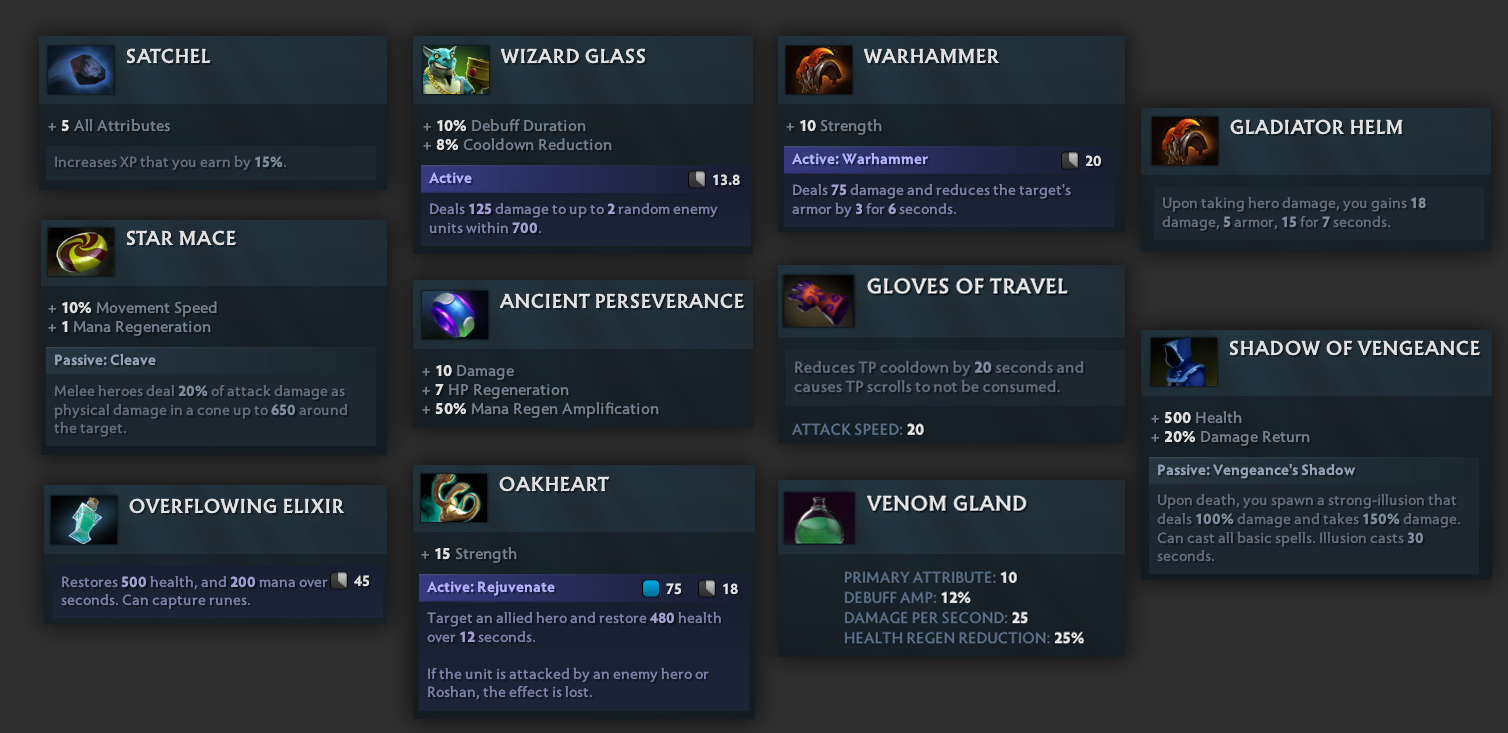Click the Satchel item icon

[81, 70]
